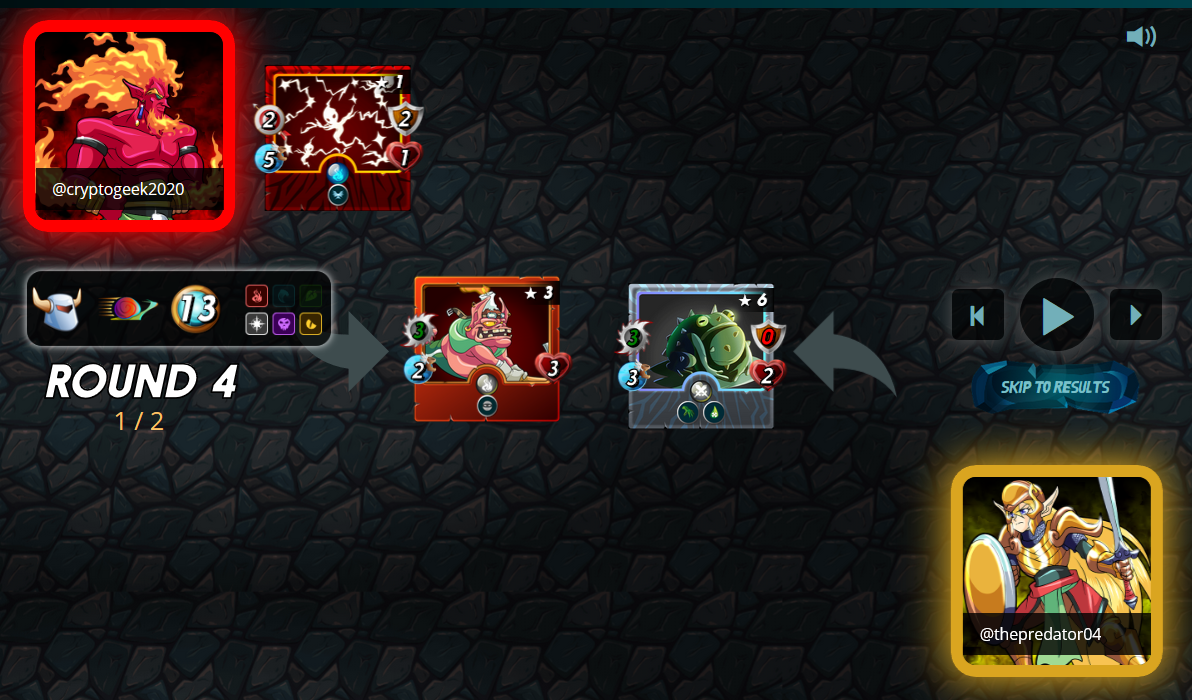Viewport: 1192px width, 700px height.
Task: Select @cryptogeek2020's fire summoner portrait
Action: 129,125
